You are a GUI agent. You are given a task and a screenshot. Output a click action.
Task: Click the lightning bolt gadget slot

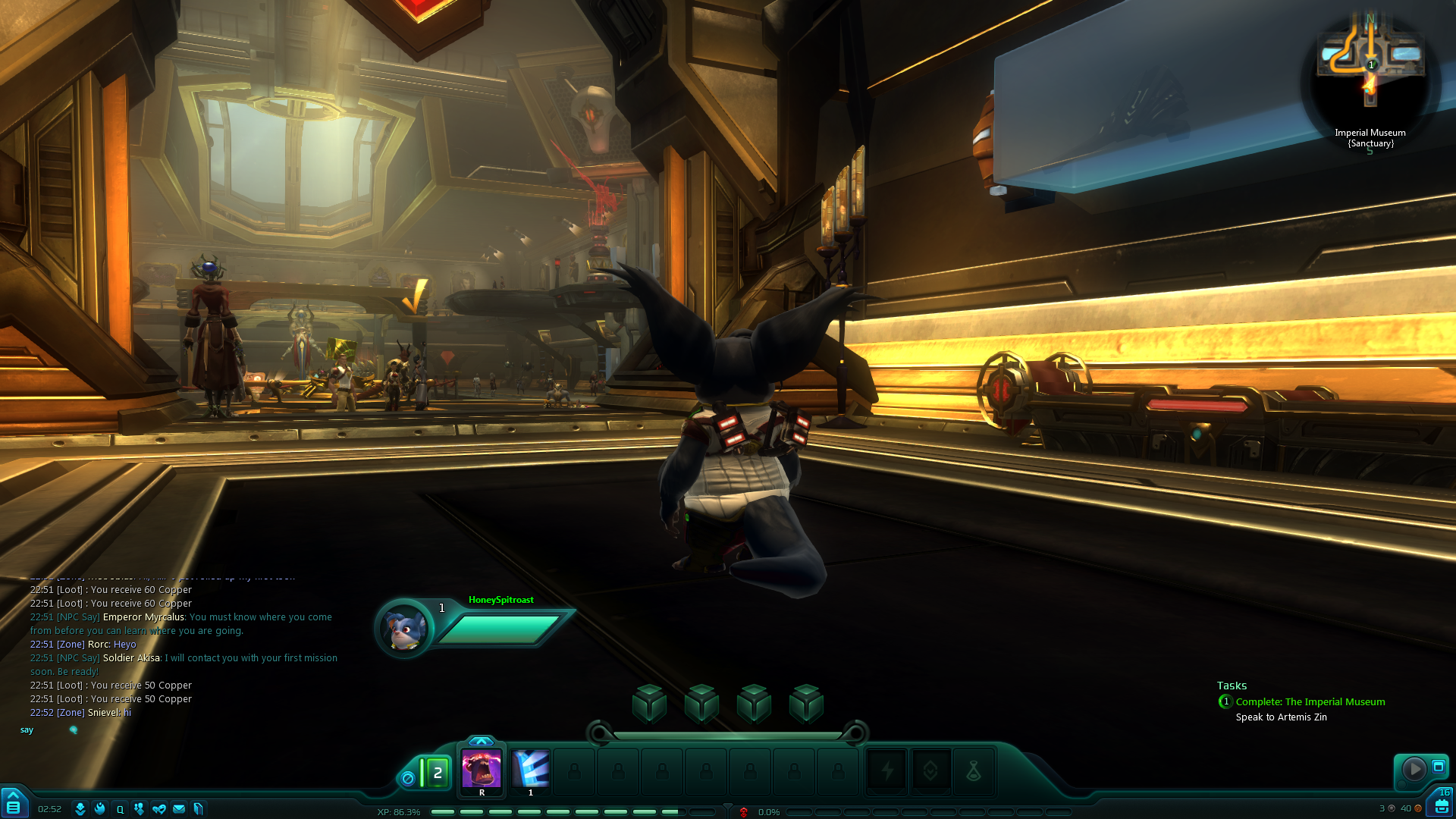(886, 771)
